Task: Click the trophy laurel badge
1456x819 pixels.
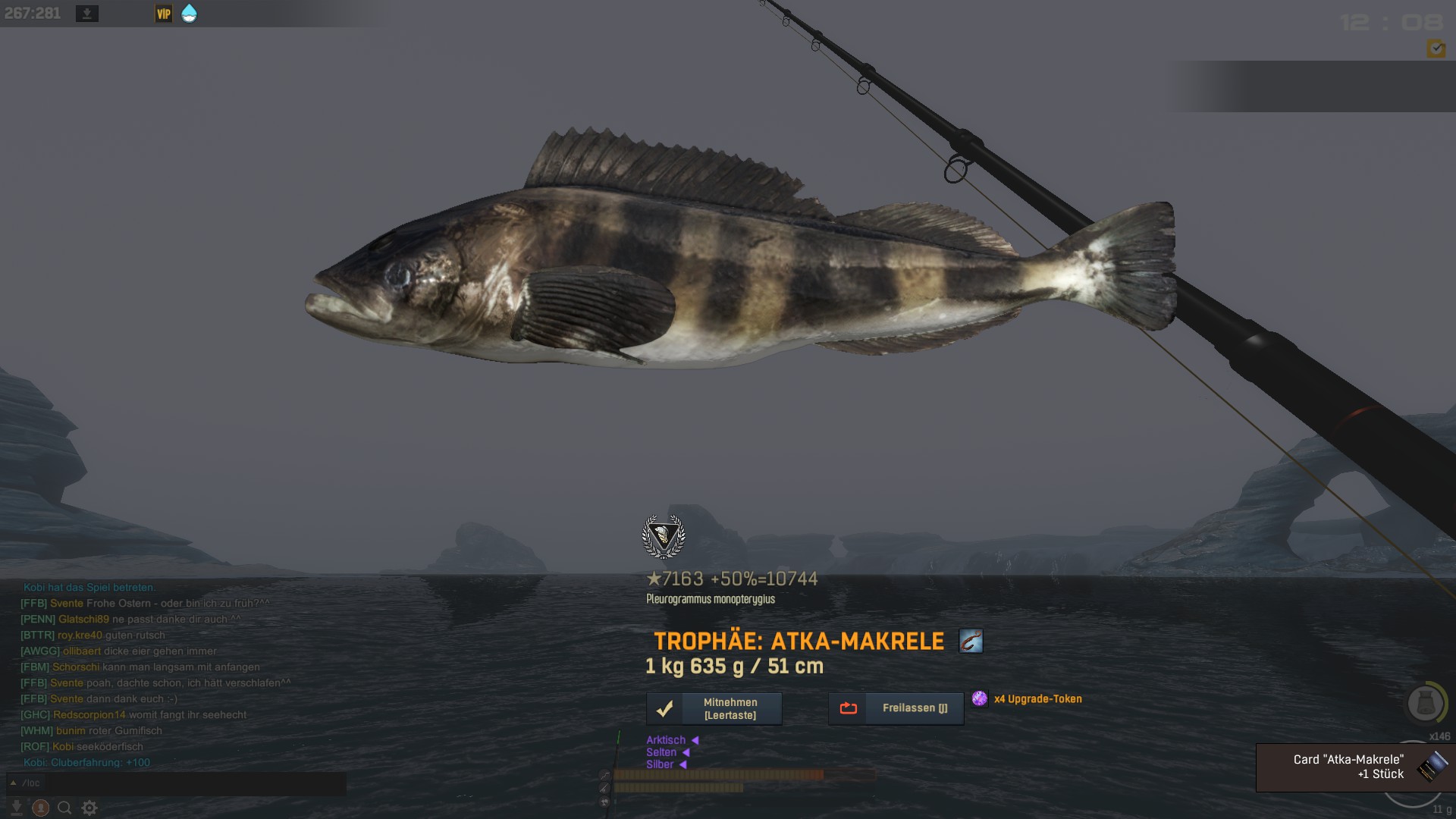Action: pos(664,536)
